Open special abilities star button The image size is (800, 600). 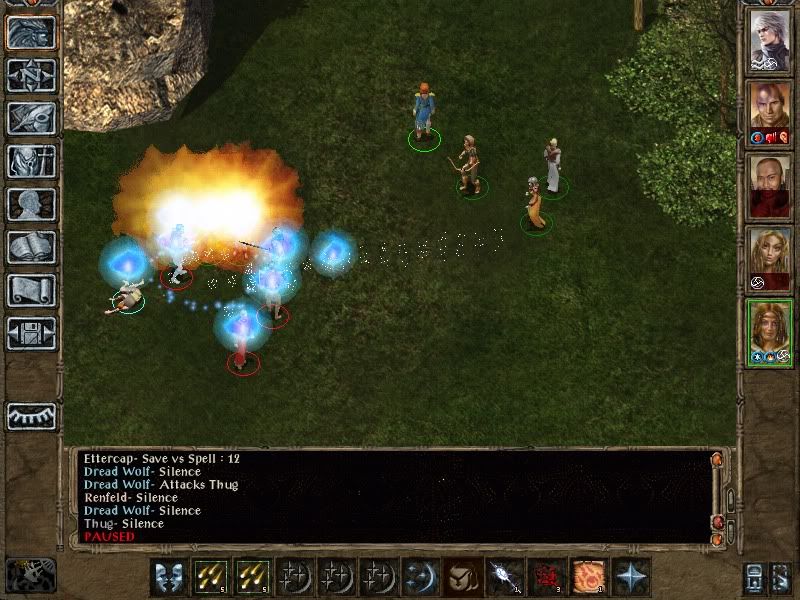point(631,577)
